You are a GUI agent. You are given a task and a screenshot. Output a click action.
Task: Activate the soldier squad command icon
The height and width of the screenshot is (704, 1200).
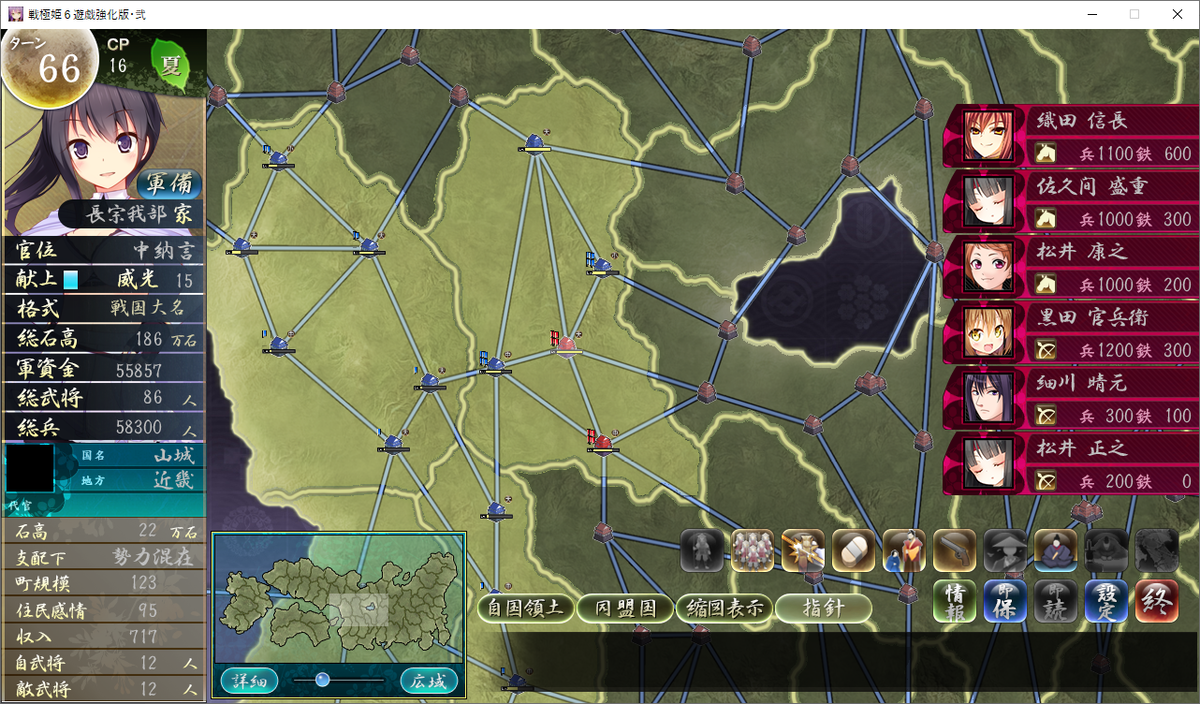tap(753, 550)
